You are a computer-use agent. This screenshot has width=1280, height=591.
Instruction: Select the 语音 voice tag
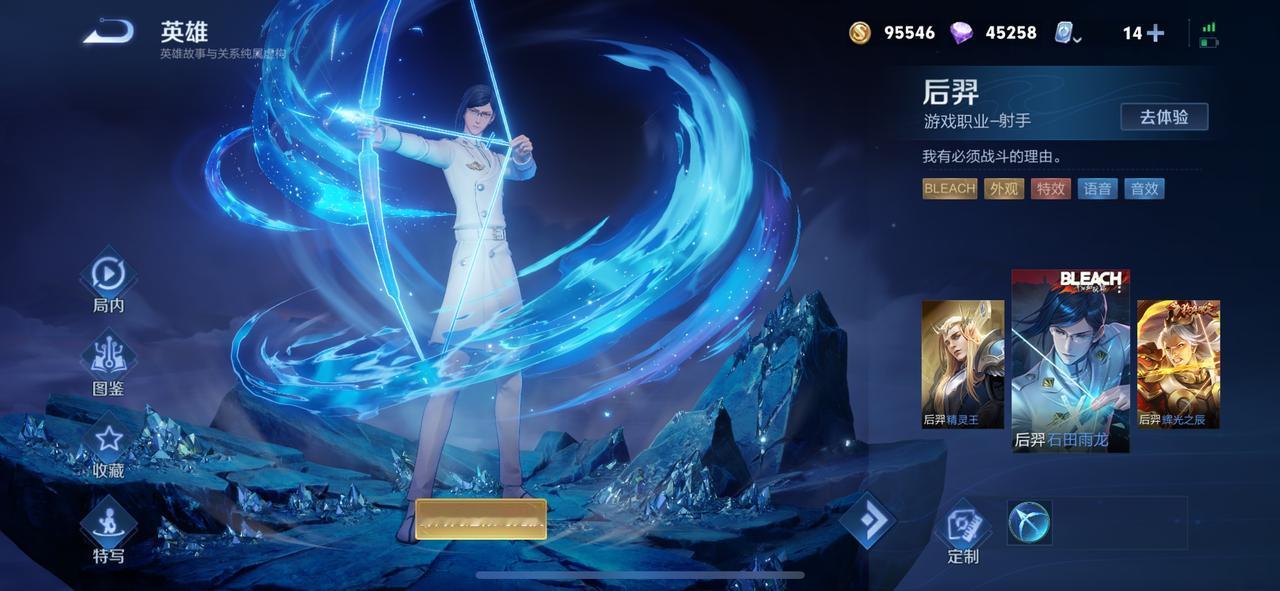click(x=1098, y=189)
